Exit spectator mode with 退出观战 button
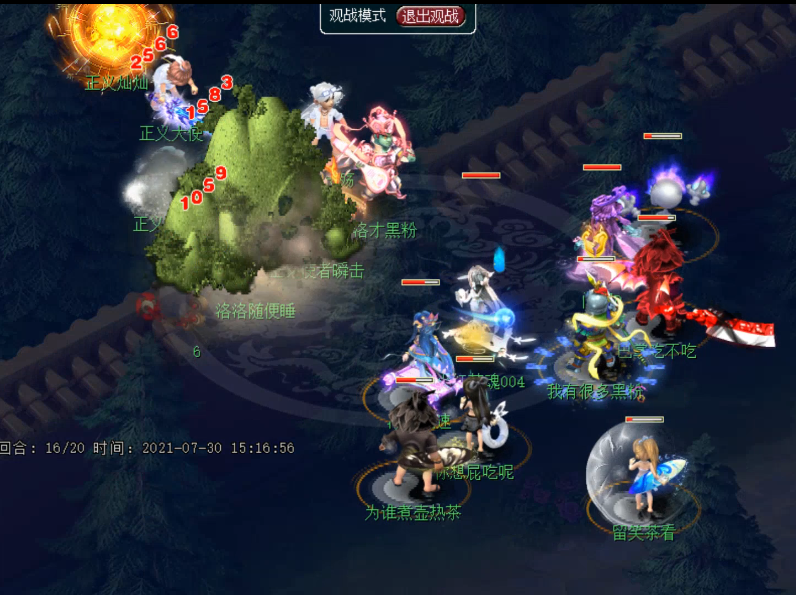Viewport: 796px width, 595px height. [x=431, y=16]
